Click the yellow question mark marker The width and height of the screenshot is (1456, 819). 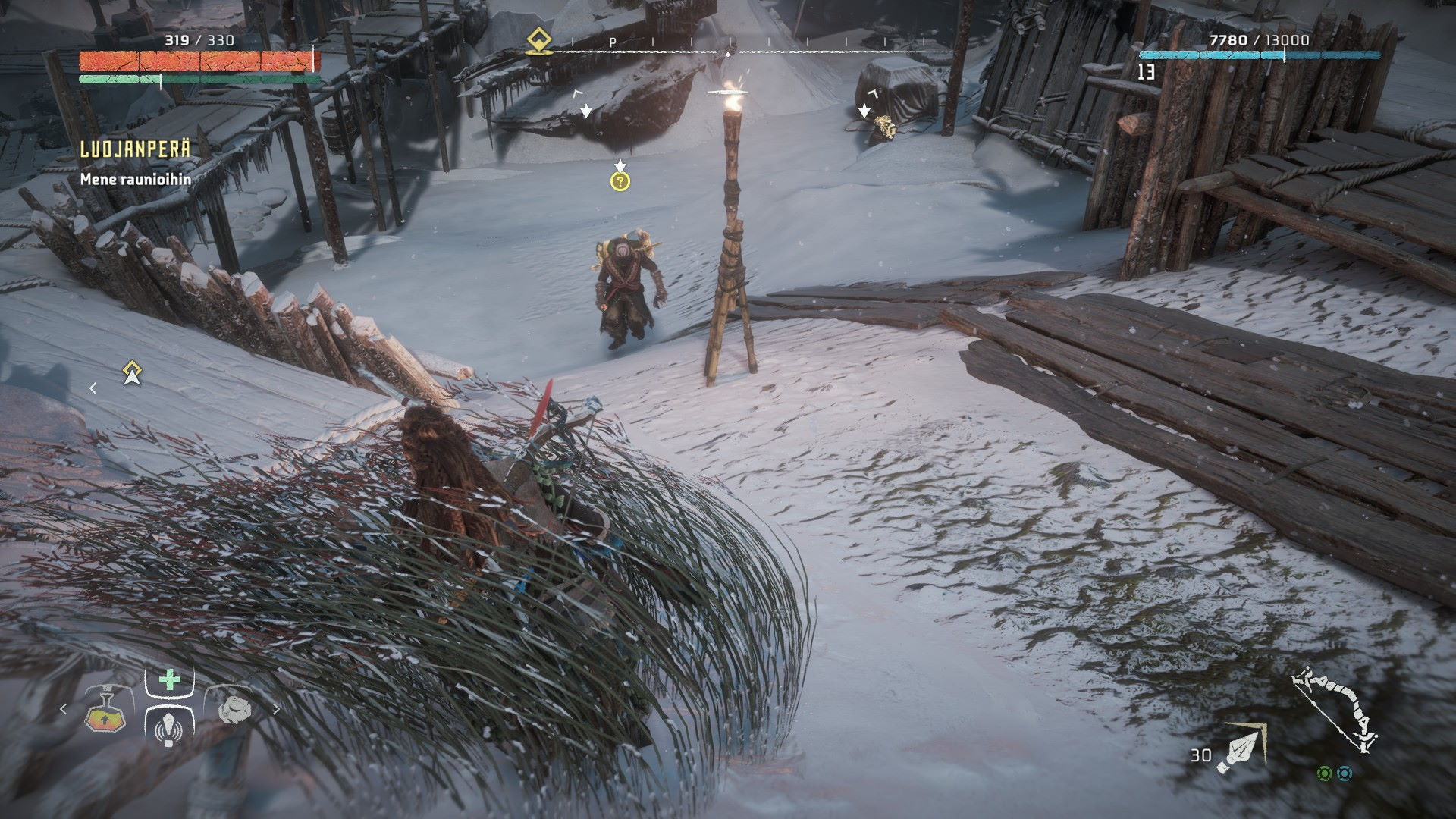pos(620,181)
